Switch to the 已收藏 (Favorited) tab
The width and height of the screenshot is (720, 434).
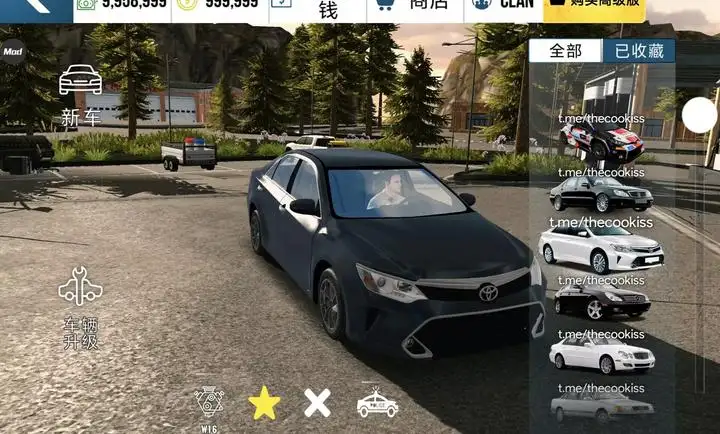coord(638,51)
